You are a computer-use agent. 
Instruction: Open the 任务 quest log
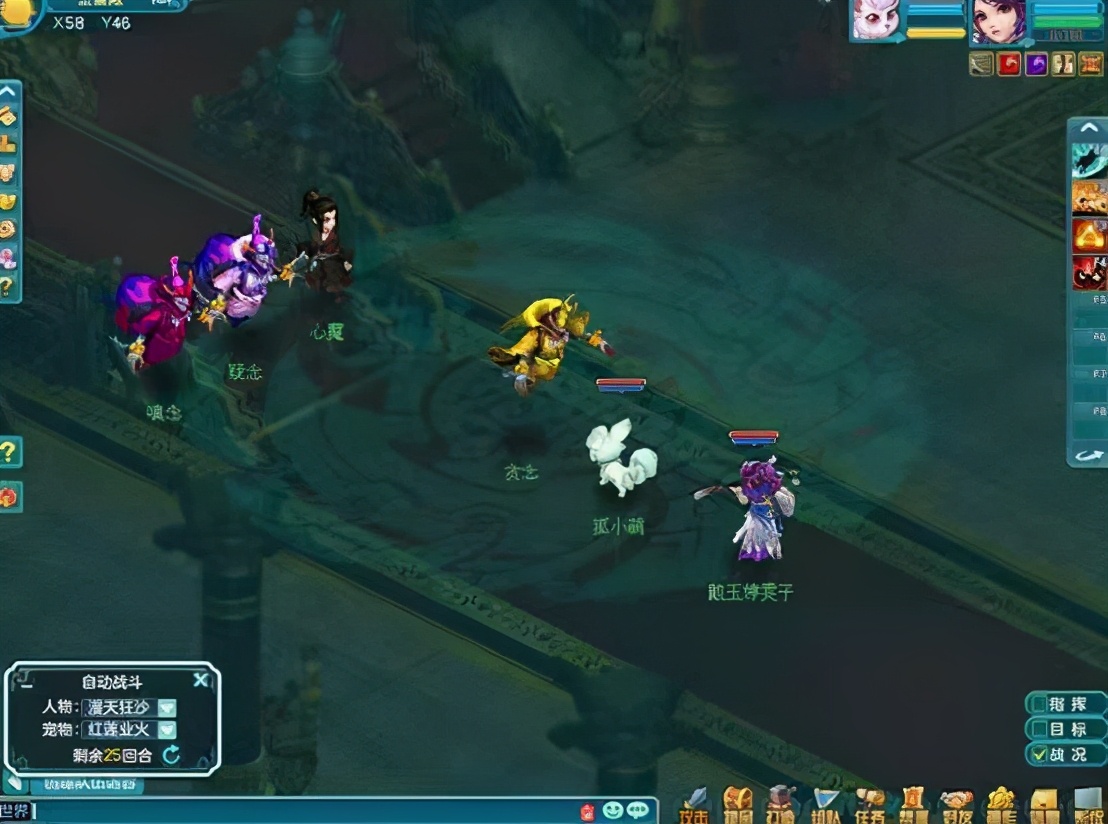click(869, 803)
